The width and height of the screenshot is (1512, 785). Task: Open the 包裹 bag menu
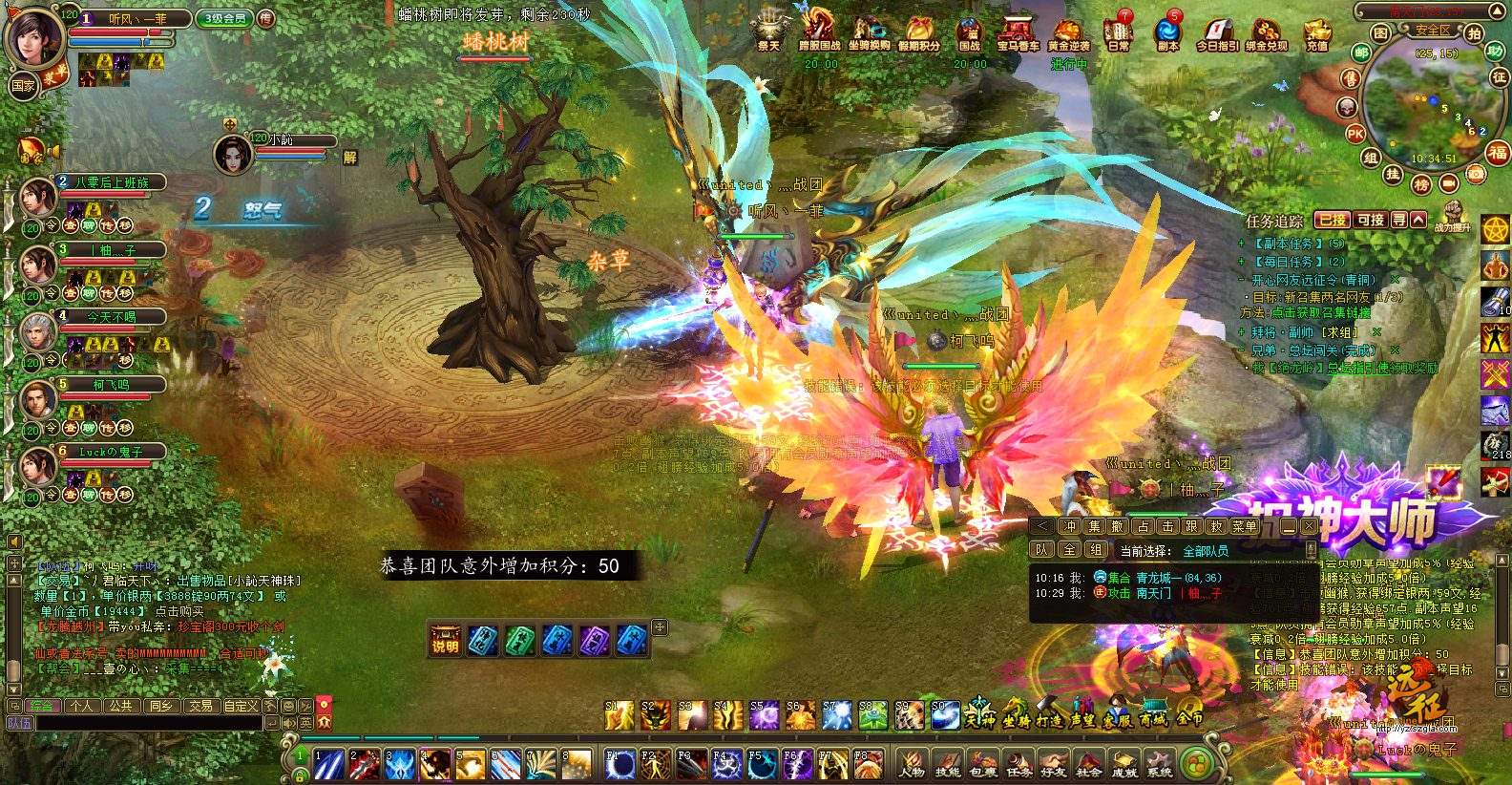[x=983, y=764]
